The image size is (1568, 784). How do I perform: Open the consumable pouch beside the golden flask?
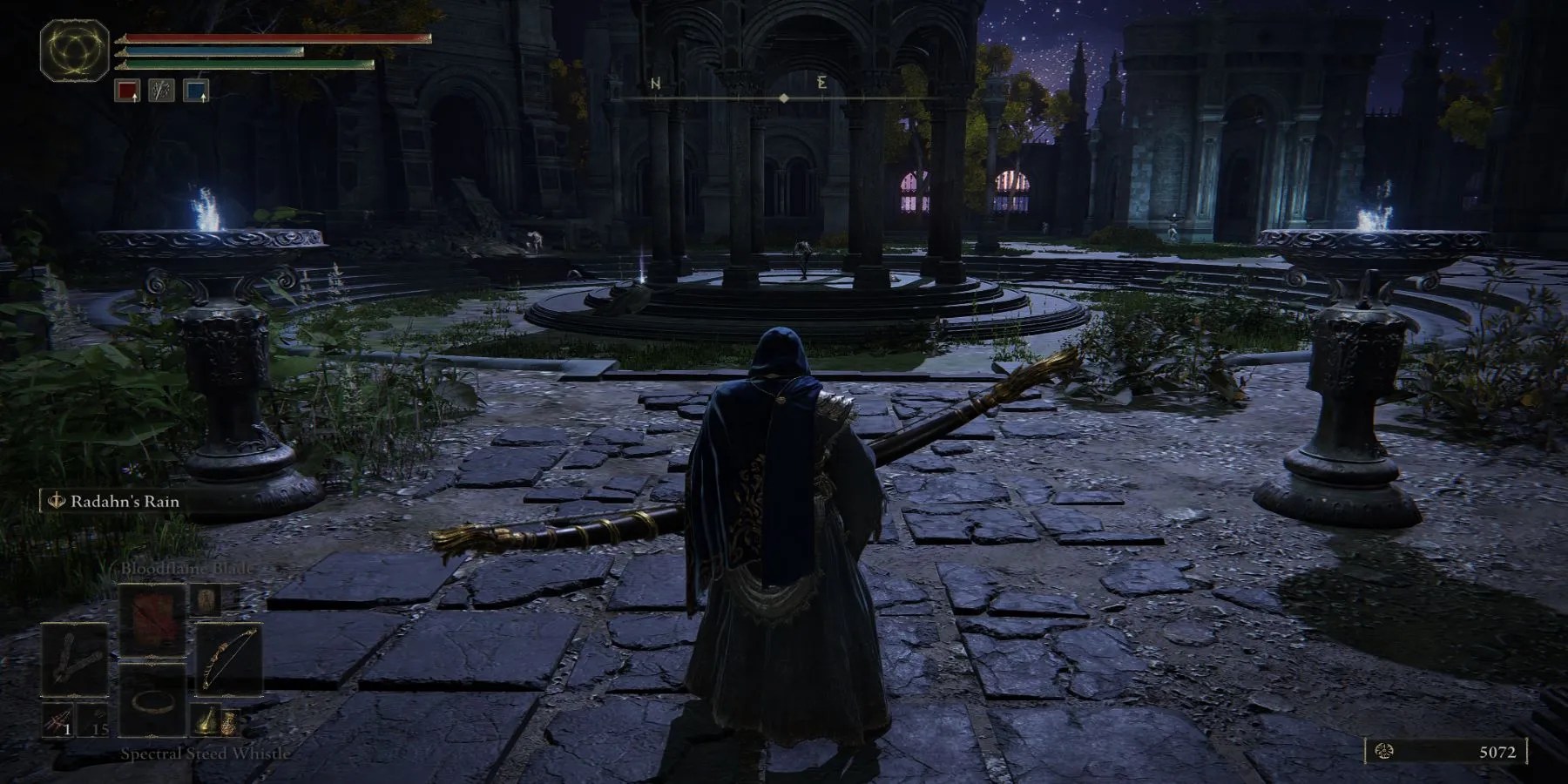pos(230,723)
